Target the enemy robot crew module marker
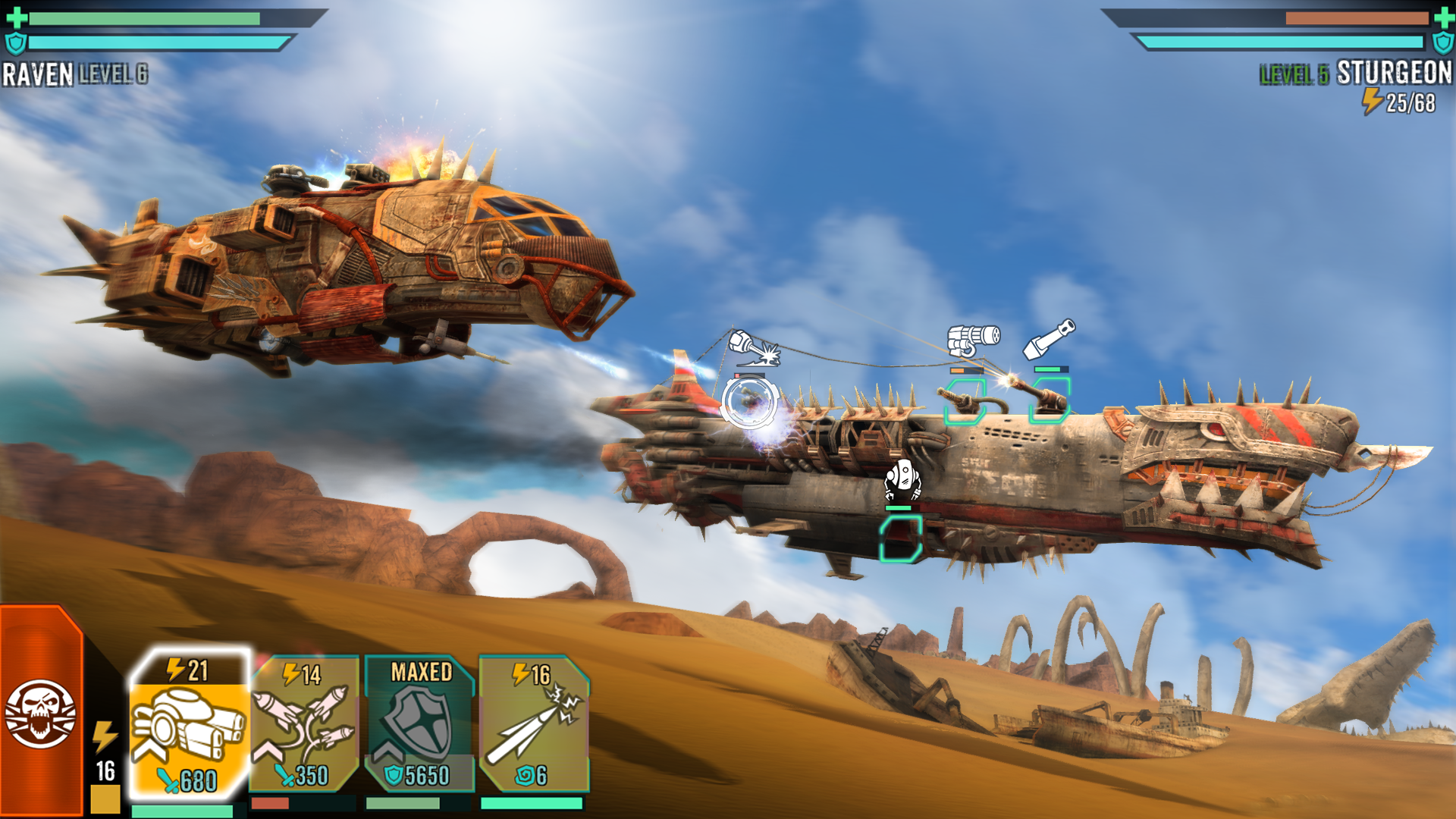Image resolution: width=1456 pixels, height=819 pixels. pos(901,538)
